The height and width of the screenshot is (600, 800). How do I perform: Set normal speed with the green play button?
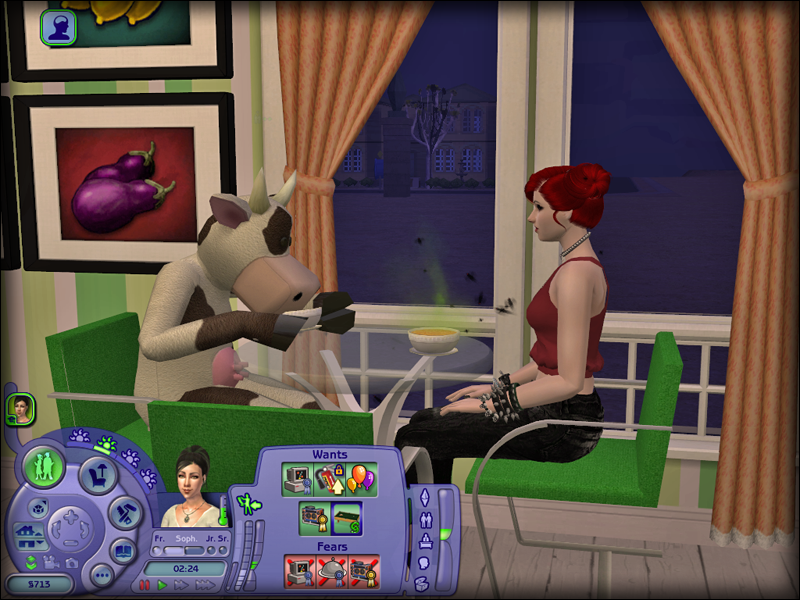click(163, 584)
